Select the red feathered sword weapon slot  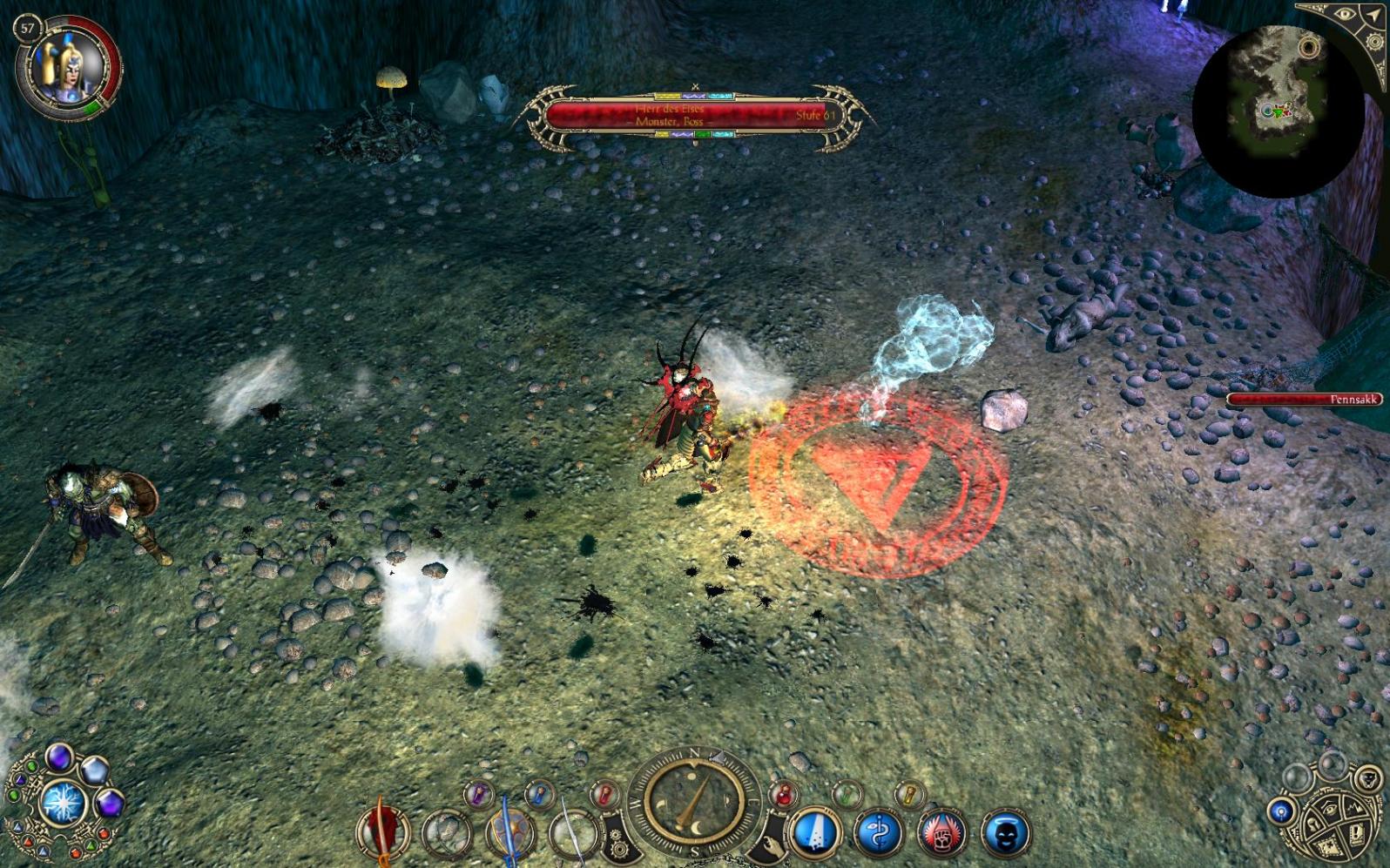coord(382,831)
